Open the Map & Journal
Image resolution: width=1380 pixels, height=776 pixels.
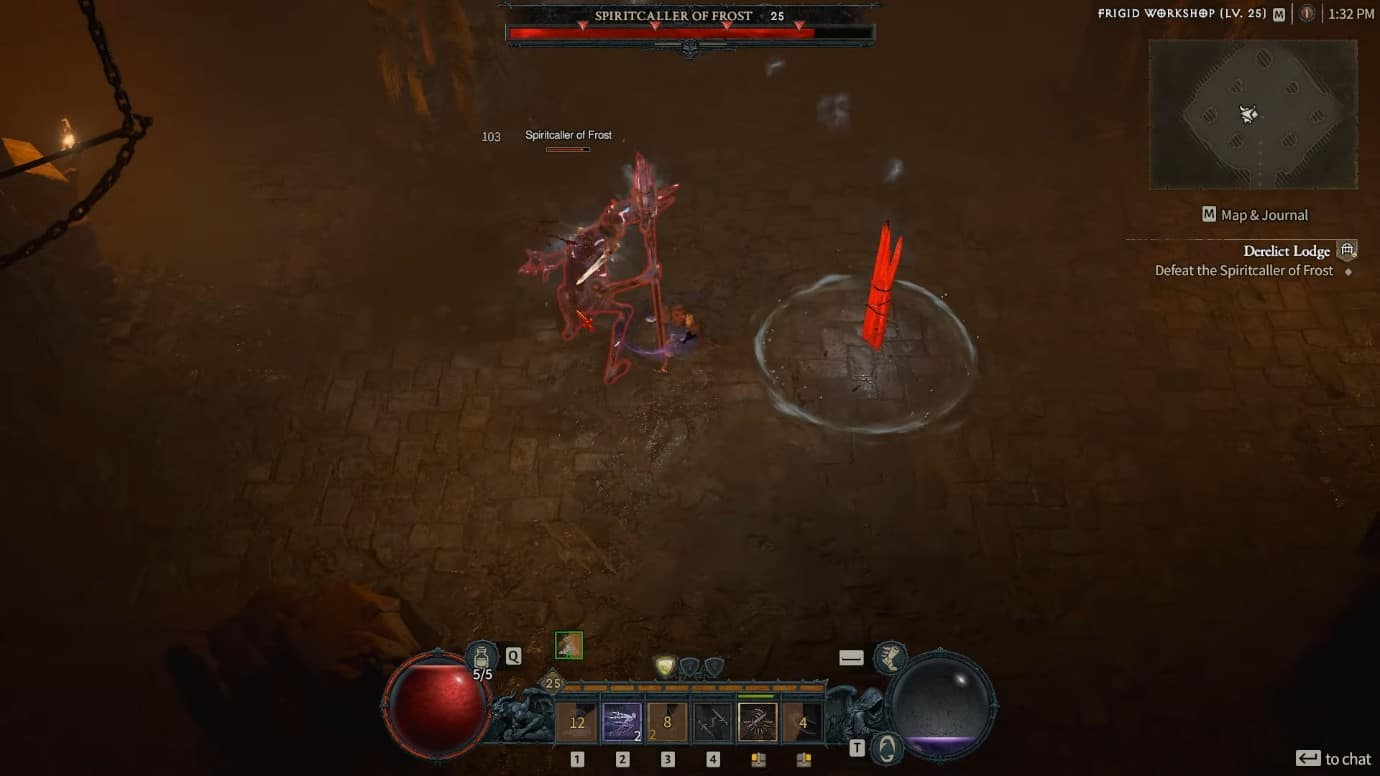[x=1253, y=214]
